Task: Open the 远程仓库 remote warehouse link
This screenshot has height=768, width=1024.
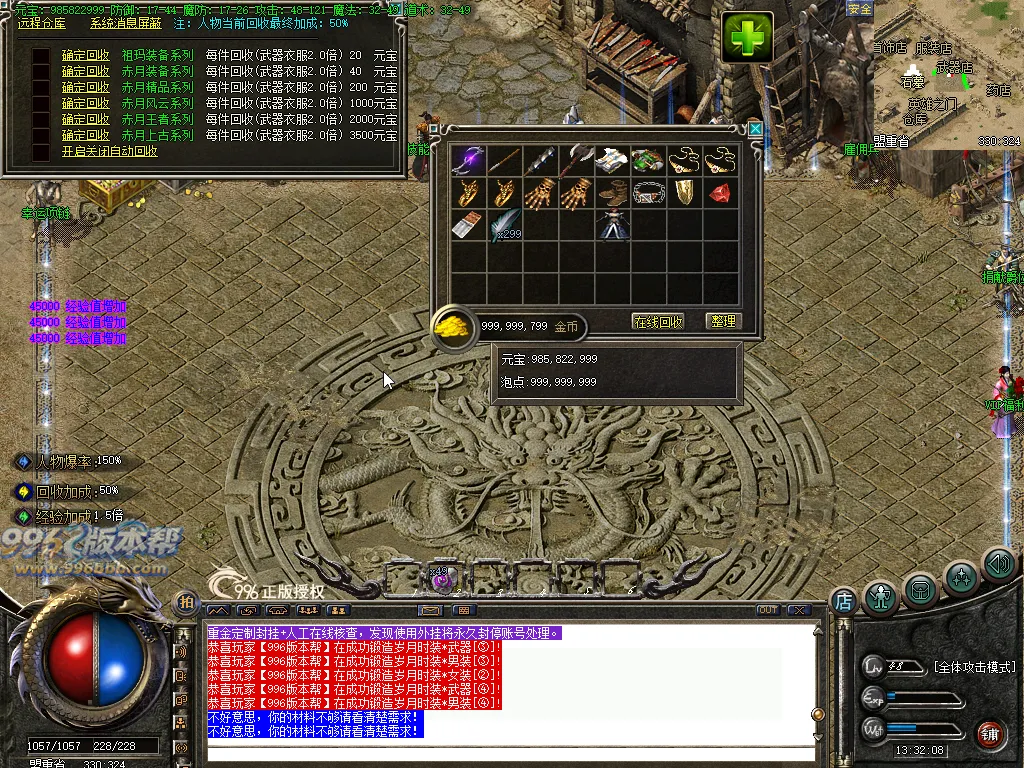Action: pyautogui.click(x=41, y=22)
